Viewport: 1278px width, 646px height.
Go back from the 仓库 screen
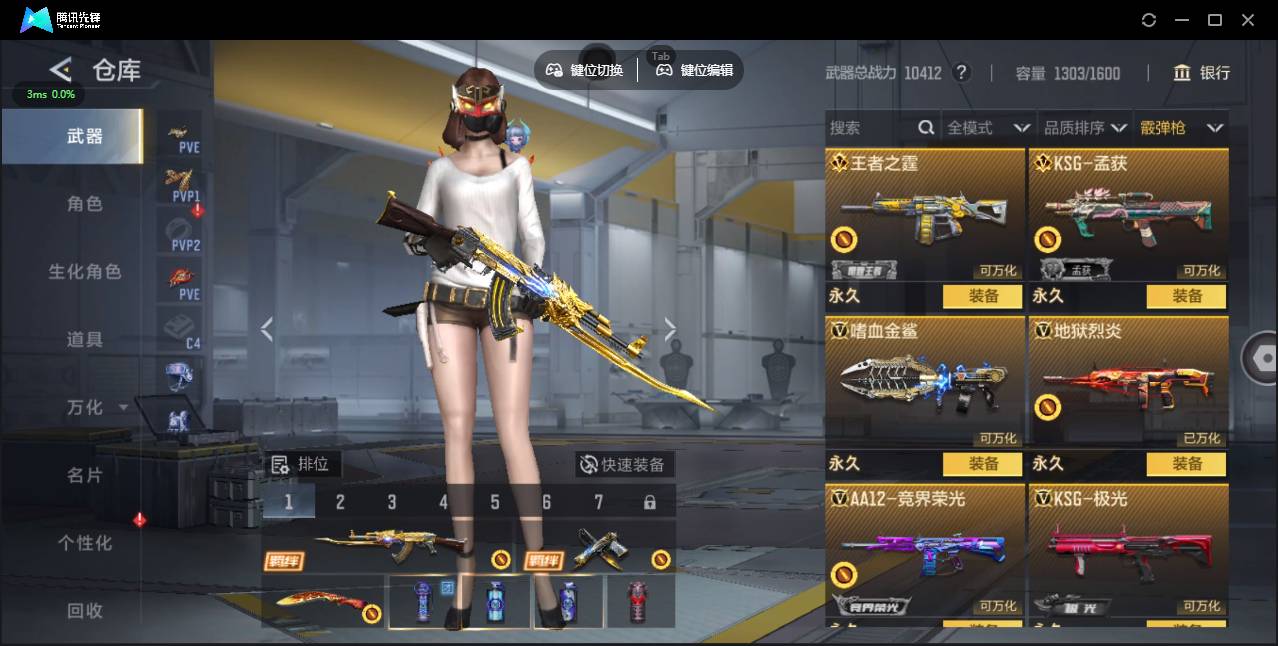(x=61, y=70)
